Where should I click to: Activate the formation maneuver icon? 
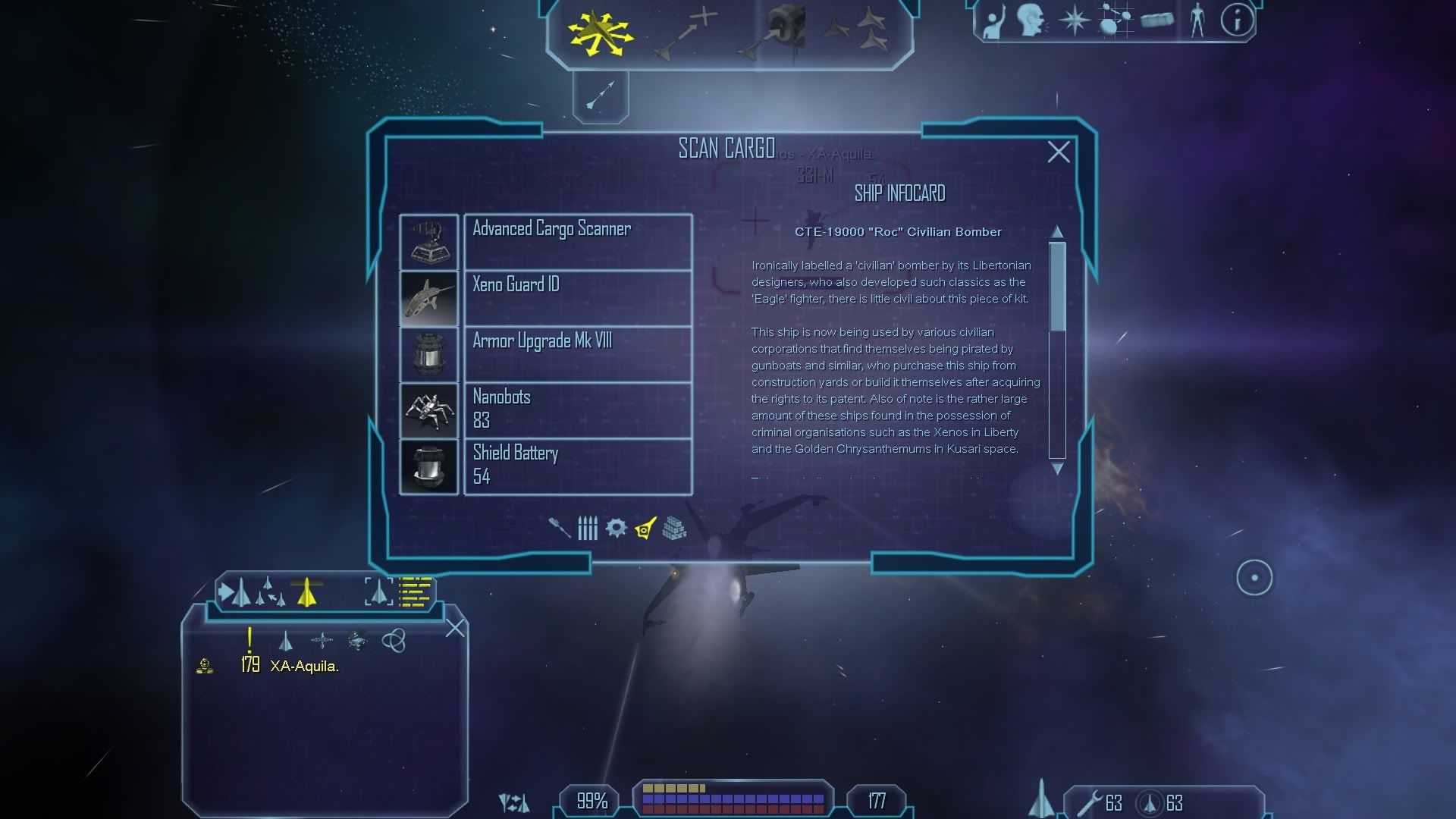click(x=855, y=32)
